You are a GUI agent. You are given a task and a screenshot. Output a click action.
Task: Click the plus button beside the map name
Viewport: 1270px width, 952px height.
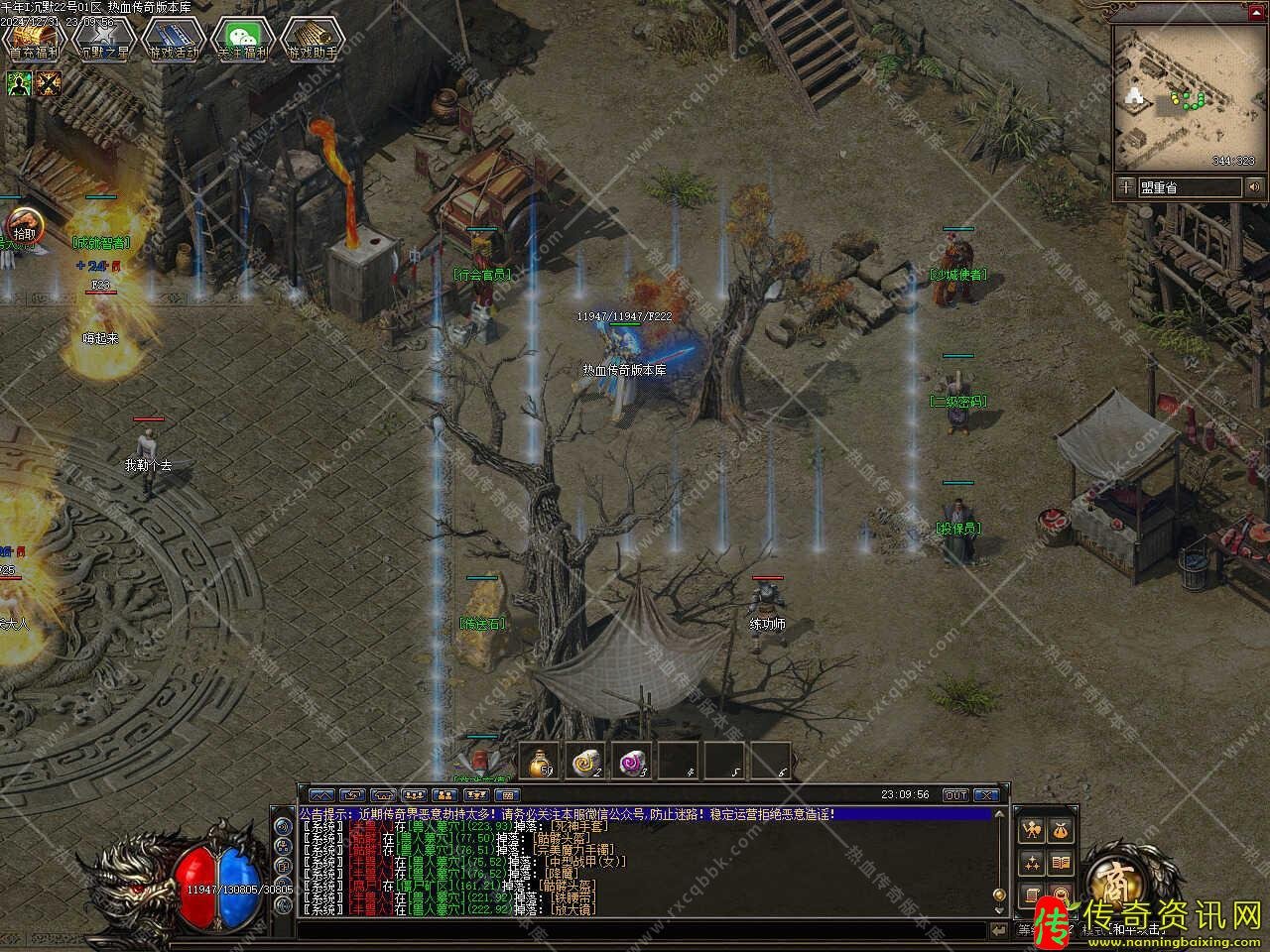click(1125, 186)
